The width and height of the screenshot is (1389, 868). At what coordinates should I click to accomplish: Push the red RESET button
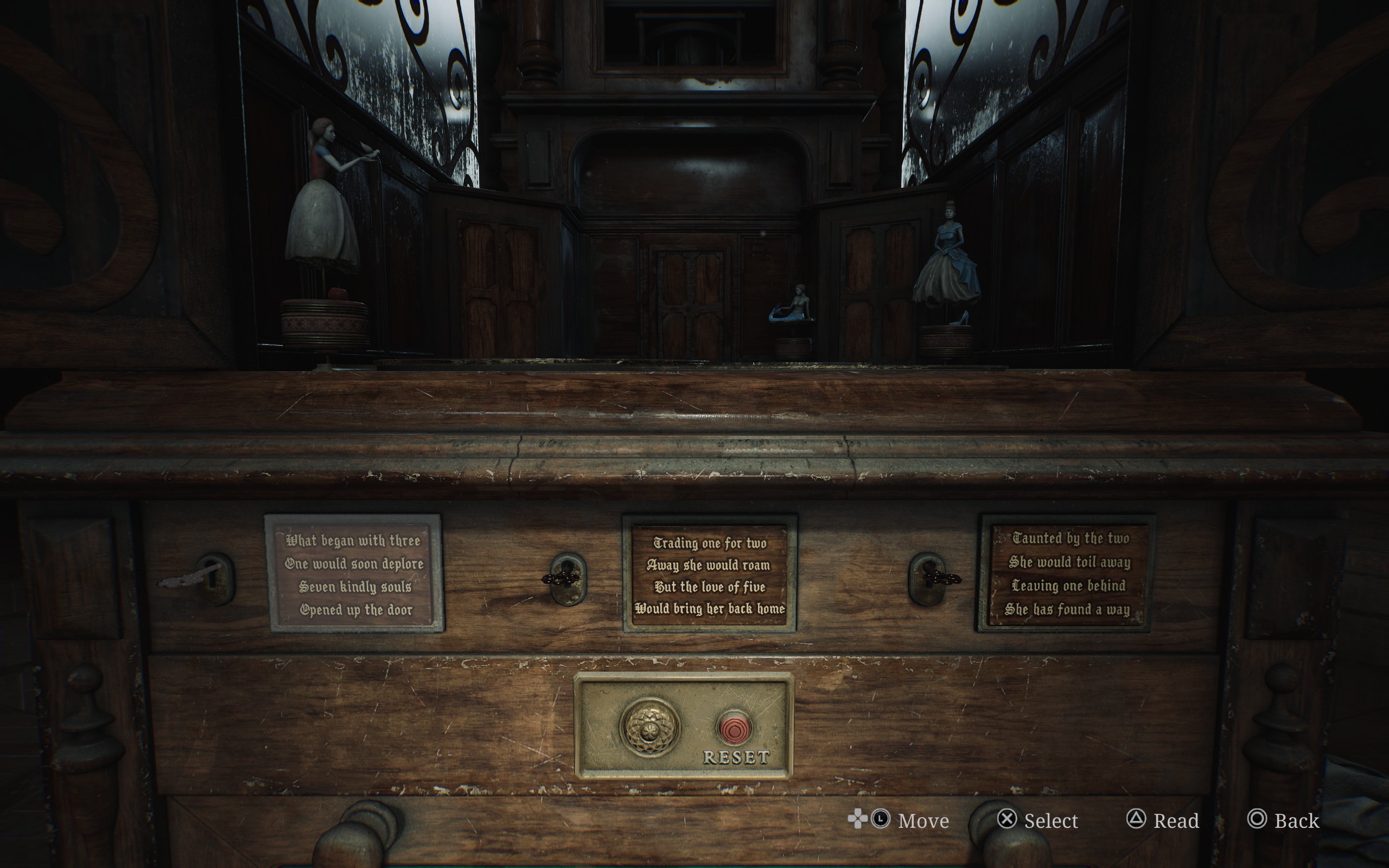click(734, 729)
